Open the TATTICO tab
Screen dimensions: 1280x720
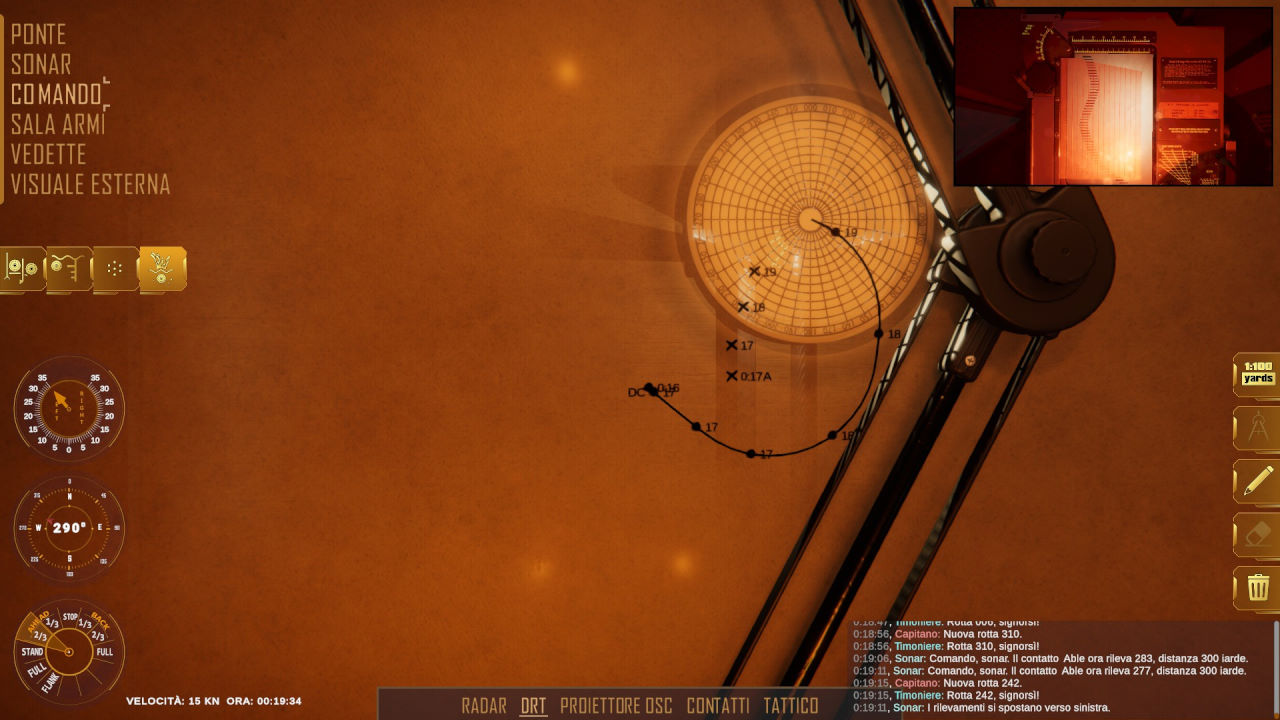point(791,706)
